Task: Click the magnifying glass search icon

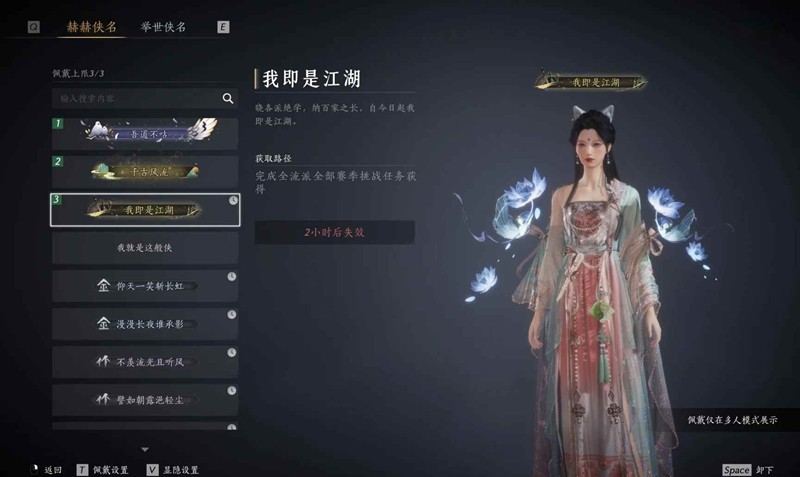Action: (228, 99)
